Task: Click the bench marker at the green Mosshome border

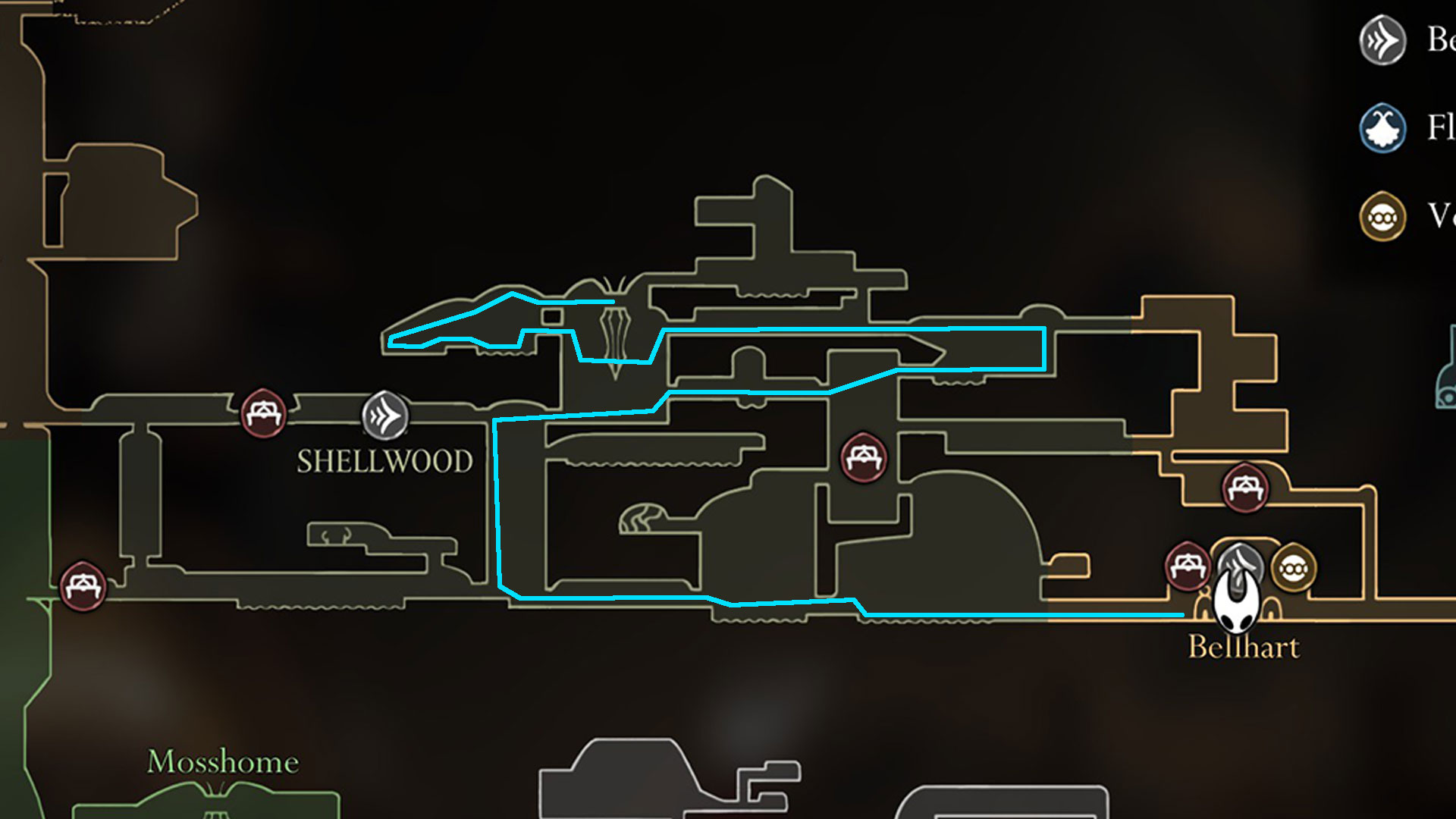Action: [83, 586]
